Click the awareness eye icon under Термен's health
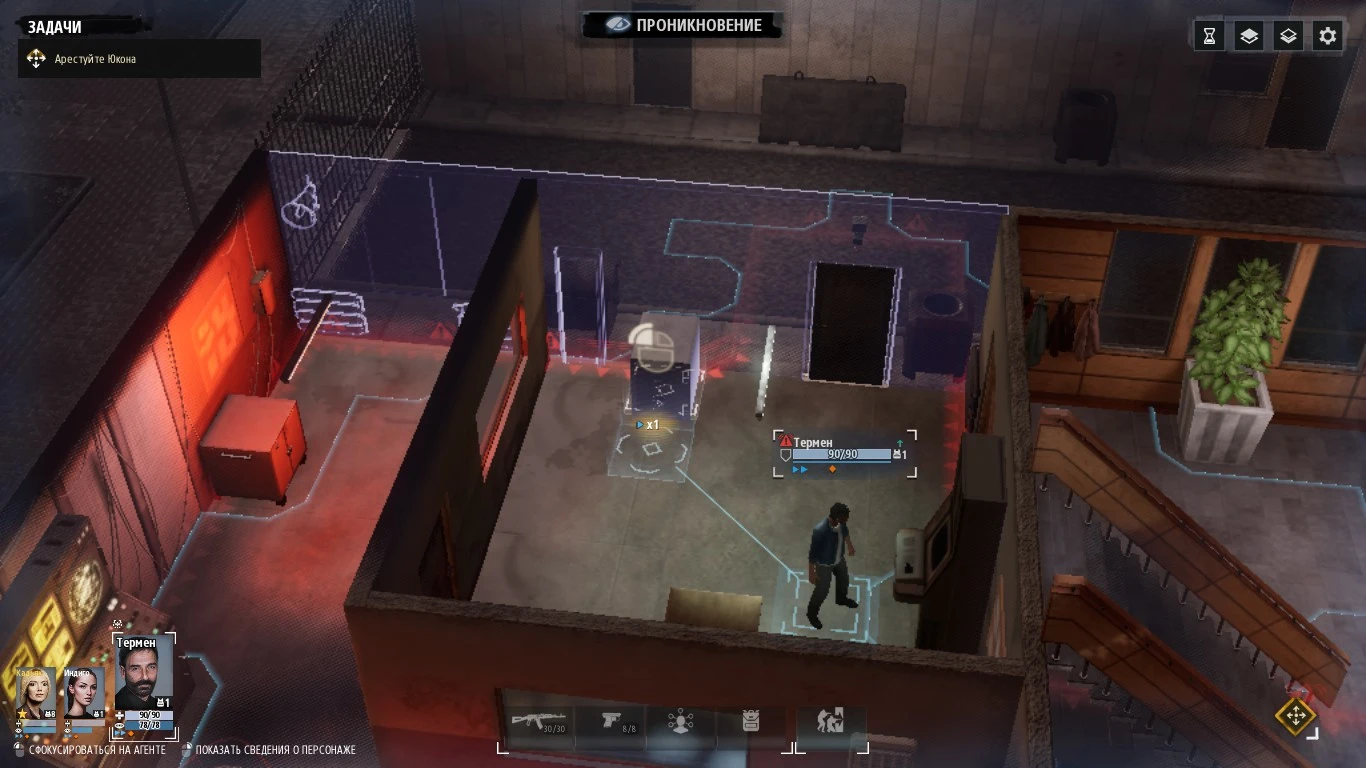 click(119, 726)
